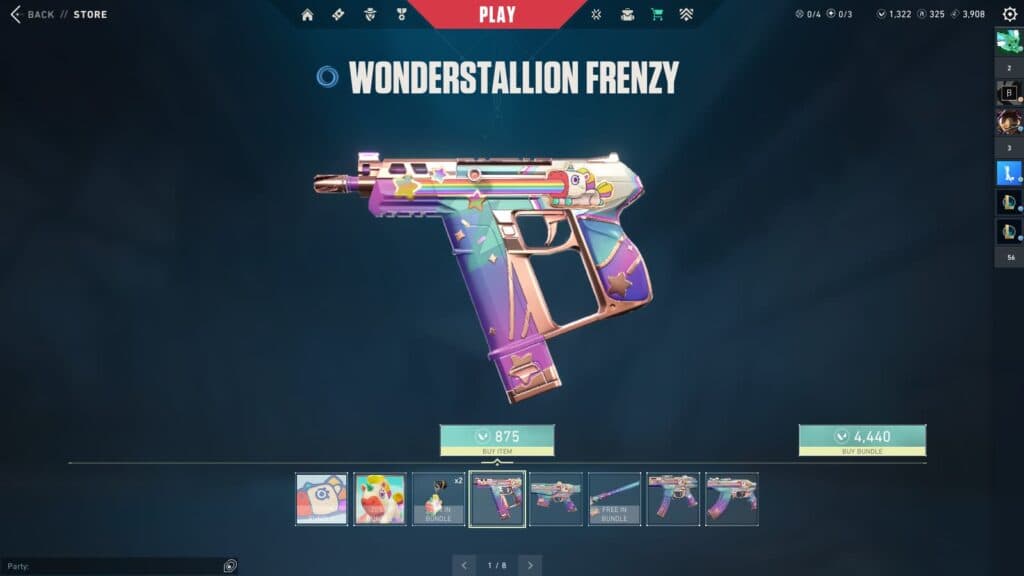Start matchmaking with the PLAY button

point(497,14)
